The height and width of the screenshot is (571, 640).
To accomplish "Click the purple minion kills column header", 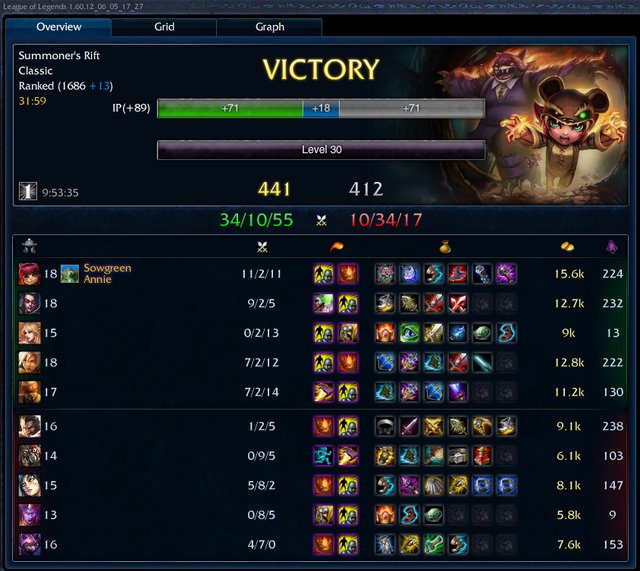I will click(612, 246).
